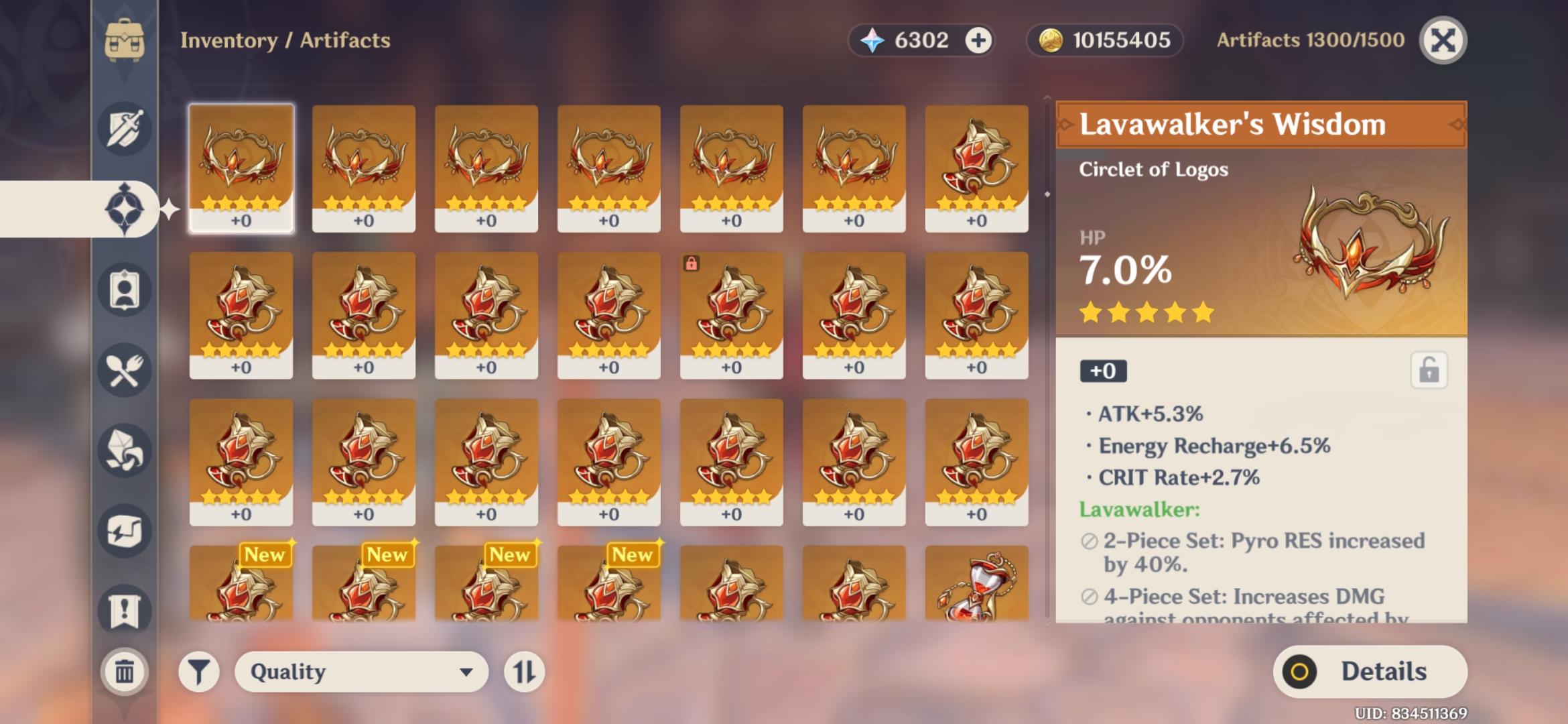This screenshot has height=724, width=1568.
Task: Open the backpack Inventory icon
Action: pos(124,40)
